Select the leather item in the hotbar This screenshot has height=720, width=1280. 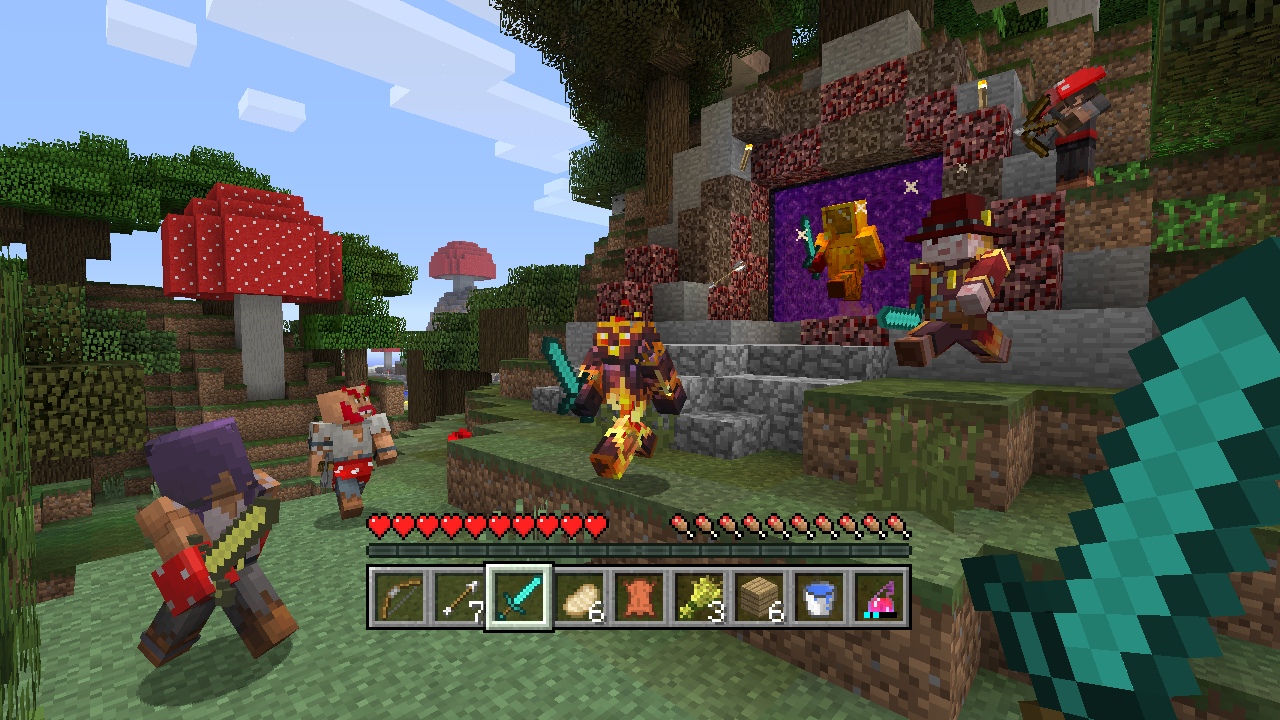[638, 597]
